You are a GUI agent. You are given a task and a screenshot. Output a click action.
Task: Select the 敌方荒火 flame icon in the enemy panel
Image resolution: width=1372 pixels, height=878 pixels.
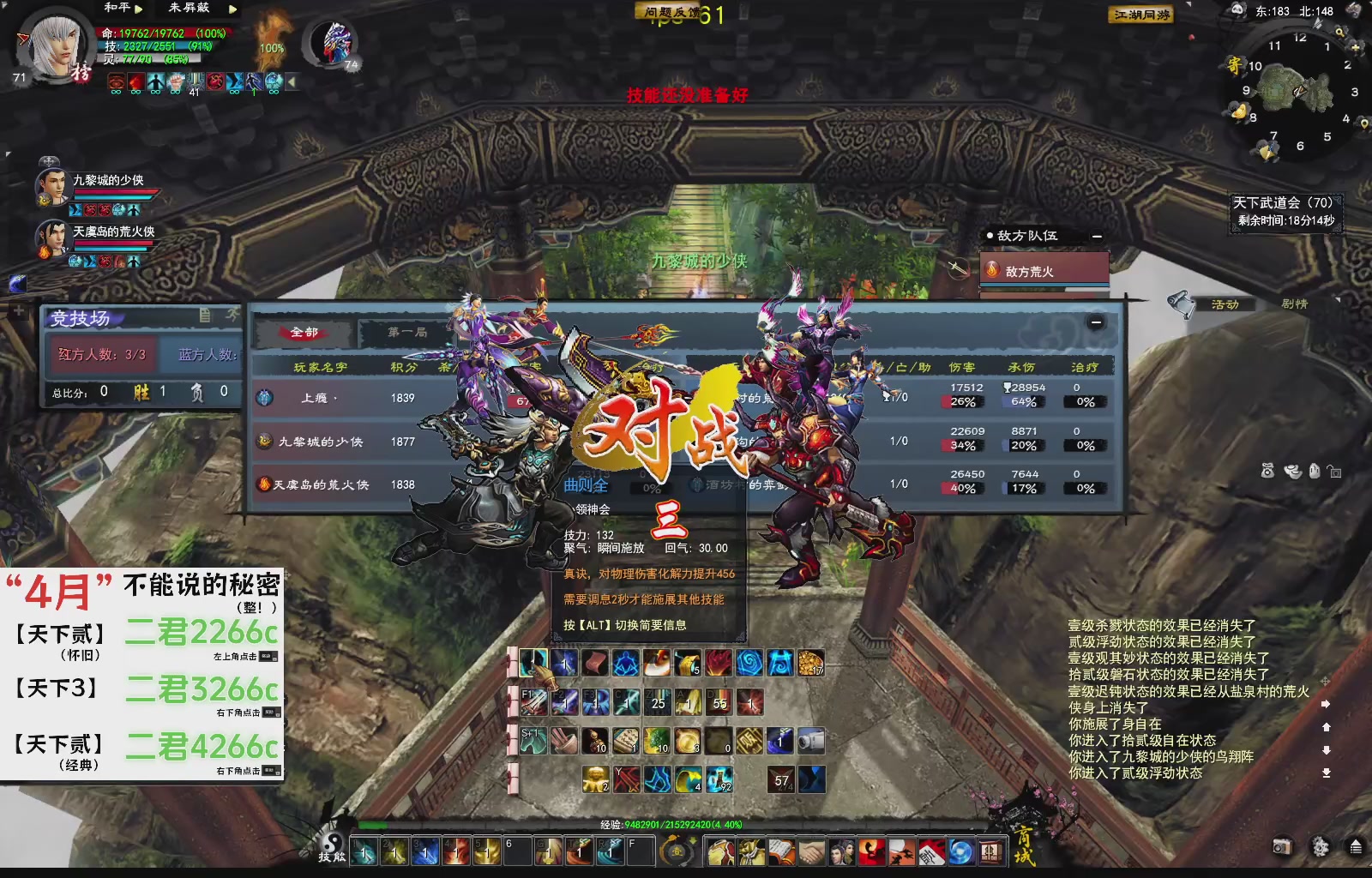pos(992,267)
